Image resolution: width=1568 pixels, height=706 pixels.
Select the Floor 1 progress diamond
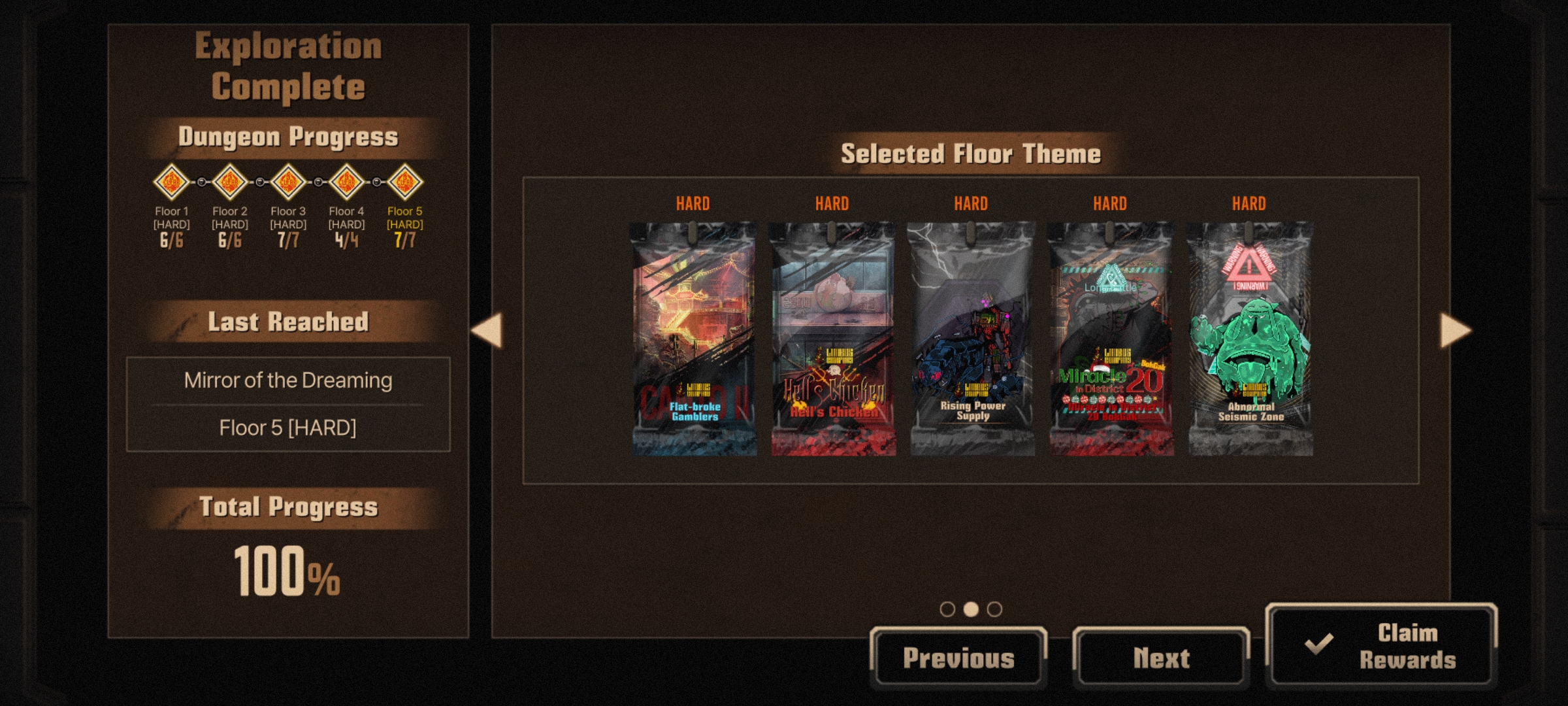click(171, 182)
